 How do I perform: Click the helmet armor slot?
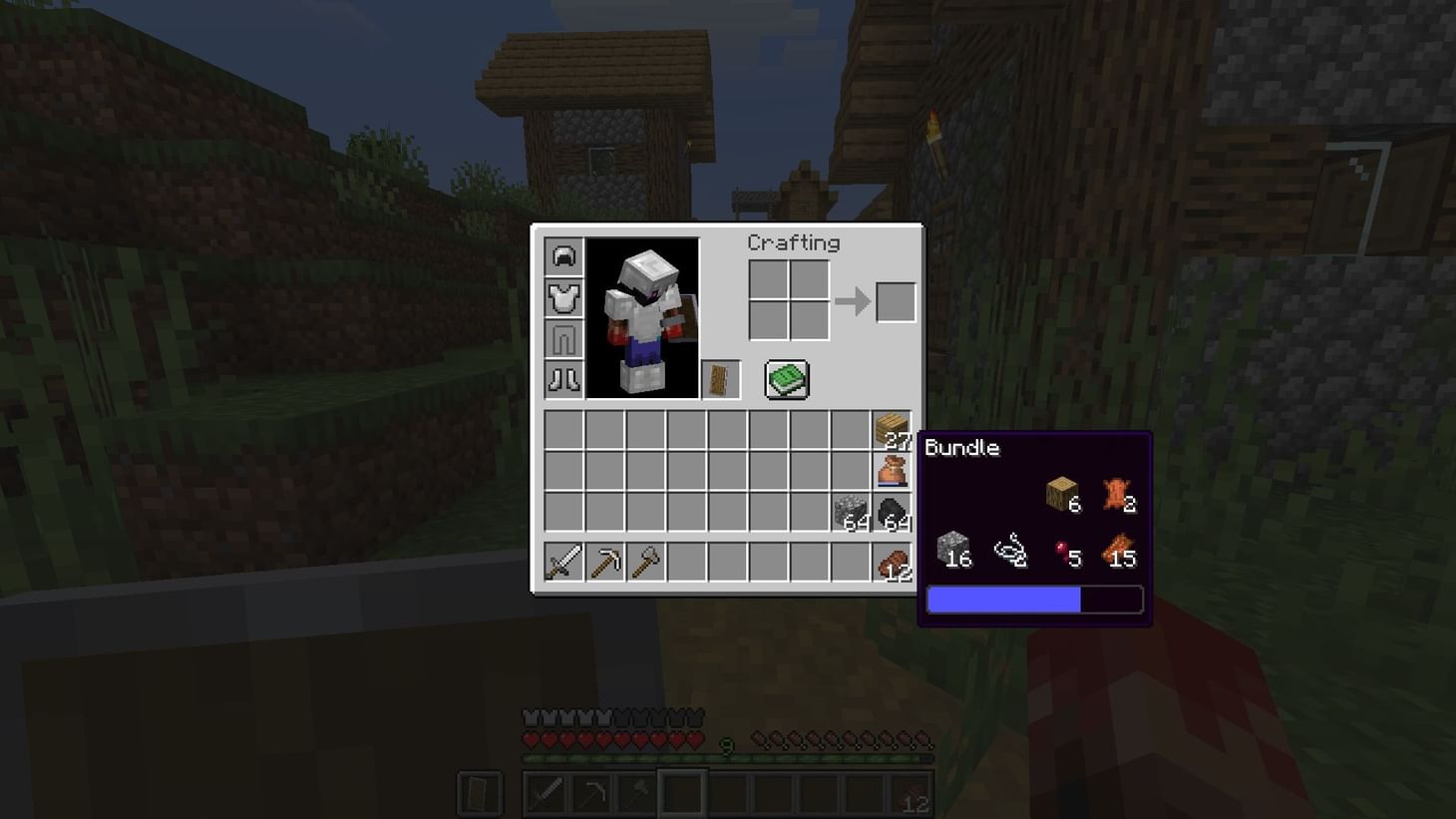563,255
